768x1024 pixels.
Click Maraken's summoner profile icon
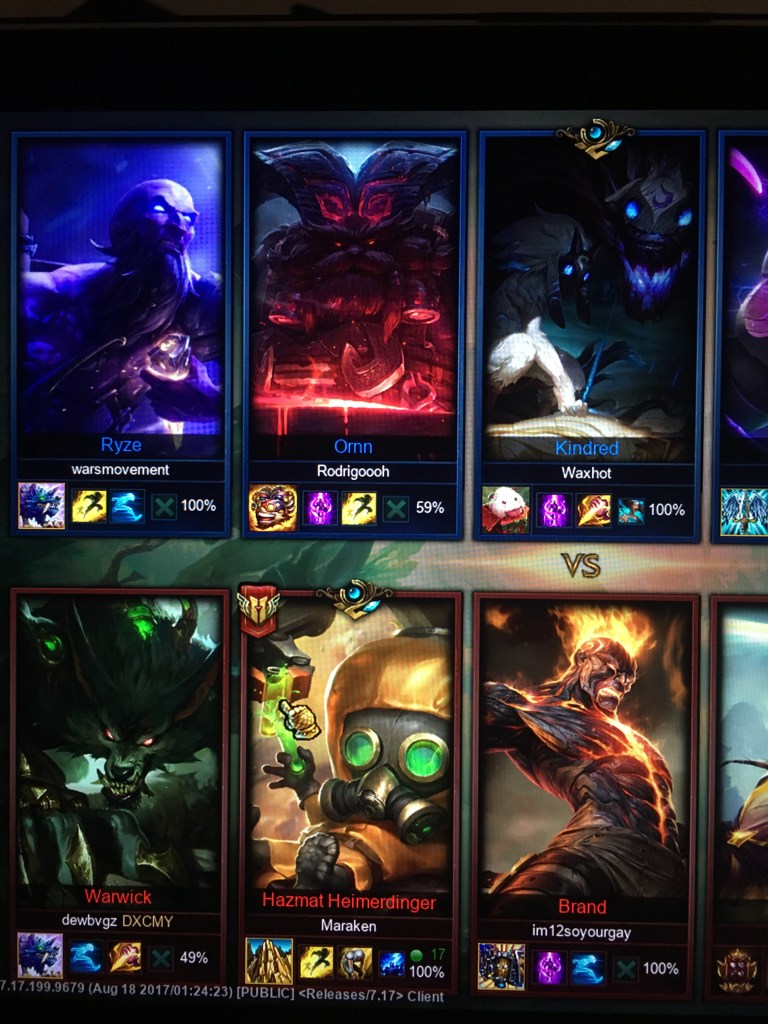[x=270, y=961]
